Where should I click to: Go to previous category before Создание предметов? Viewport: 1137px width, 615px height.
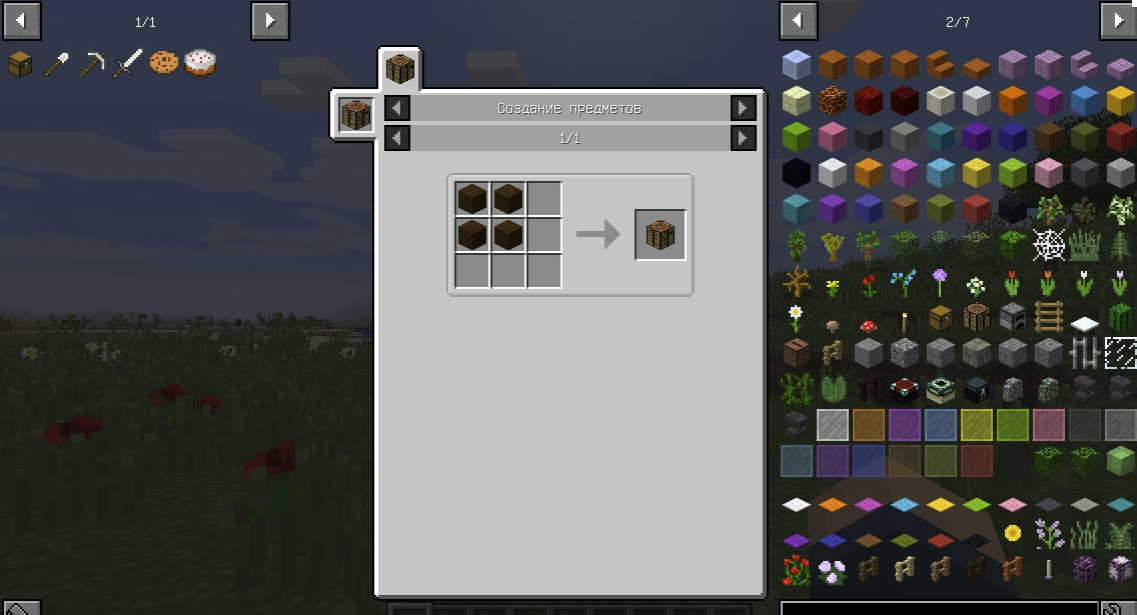pyautogui.click(x=397, y=108)
